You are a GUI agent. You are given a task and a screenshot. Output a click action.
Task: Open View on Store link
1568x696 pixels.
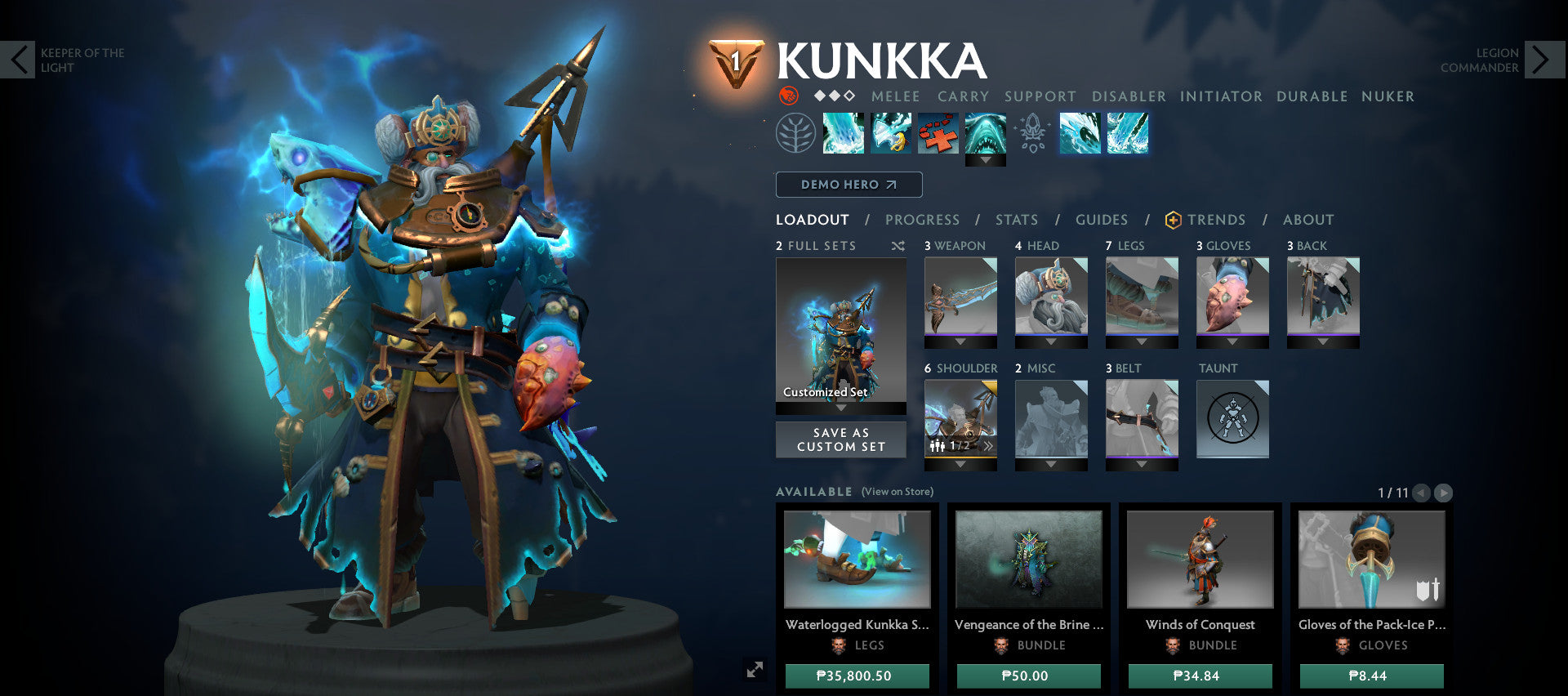click(x=897, y=492)
